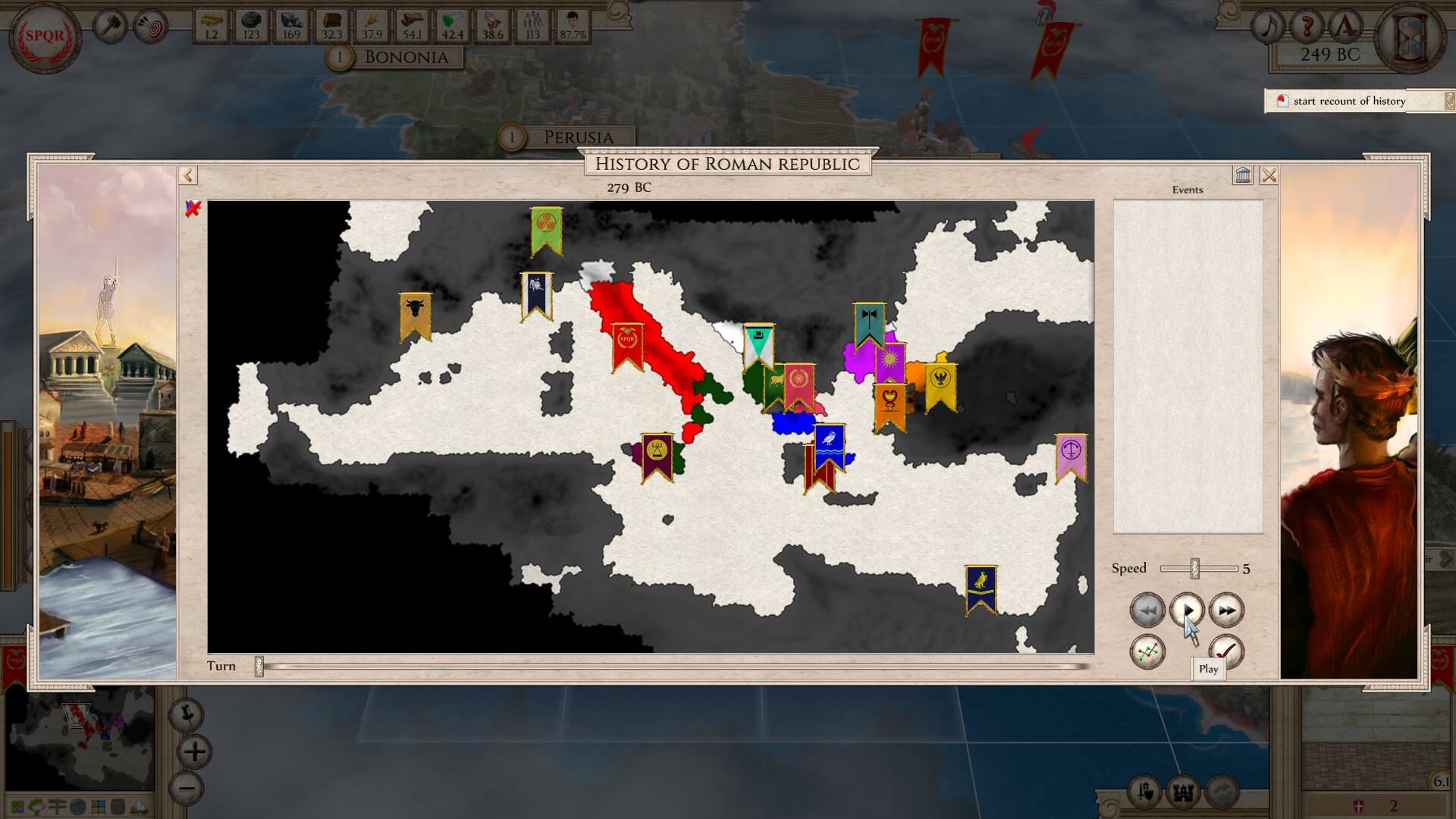Move the Turn timeline slider handle
Screen dimensions: 1456x819
click(x=259, y=667)
